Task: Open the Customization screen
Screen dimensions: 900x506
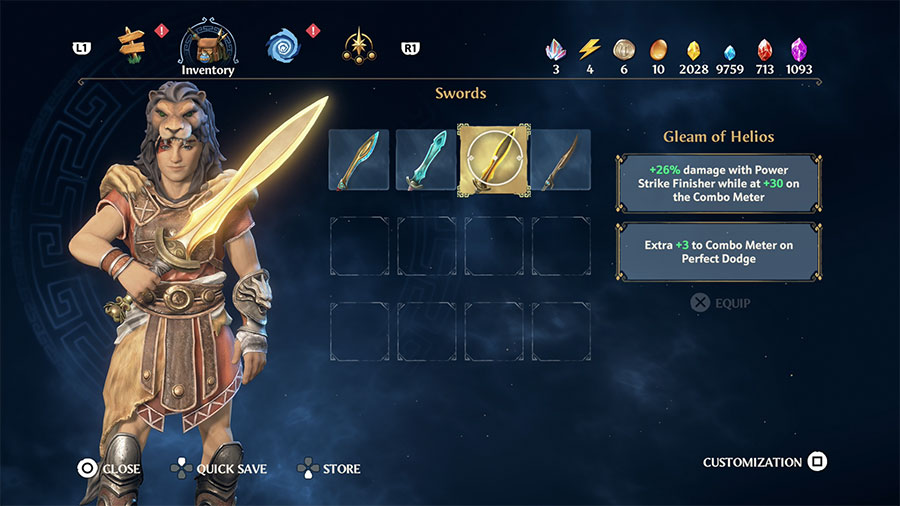Action: [764, 462]
